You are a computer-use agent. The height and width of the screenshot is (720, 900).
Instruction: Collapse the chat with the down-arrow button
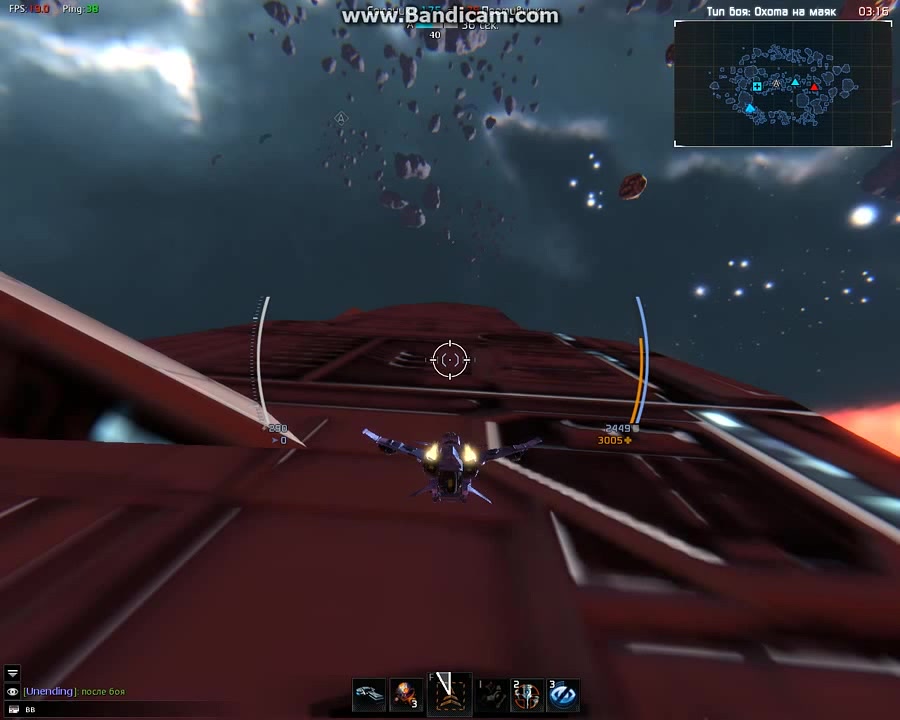pos(13,674)
